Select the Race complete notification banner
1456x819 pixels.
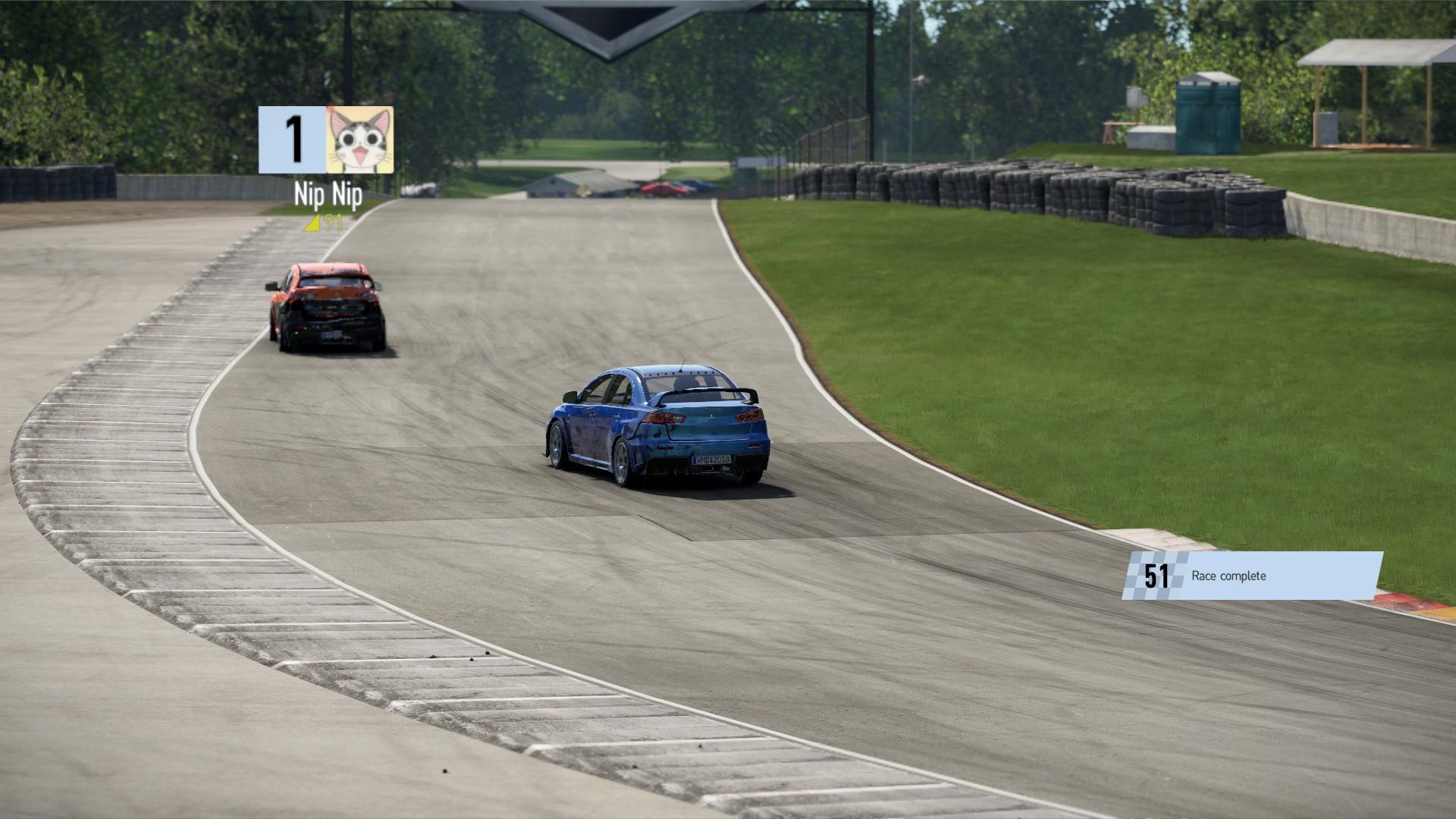1252,576
